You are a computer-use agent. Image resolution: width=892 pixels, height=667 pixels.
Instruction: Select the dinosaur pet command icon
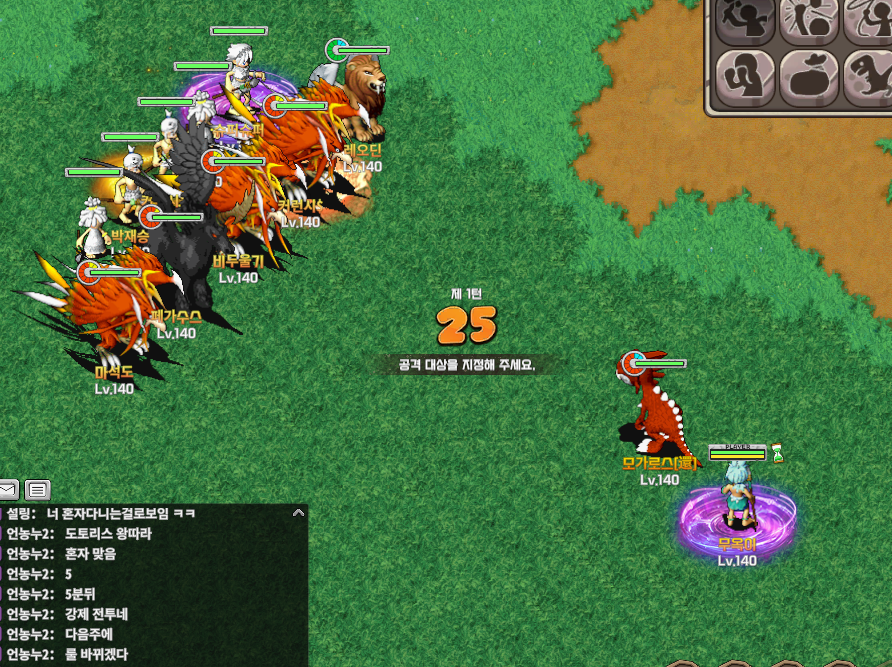click(x=868, y=75)
